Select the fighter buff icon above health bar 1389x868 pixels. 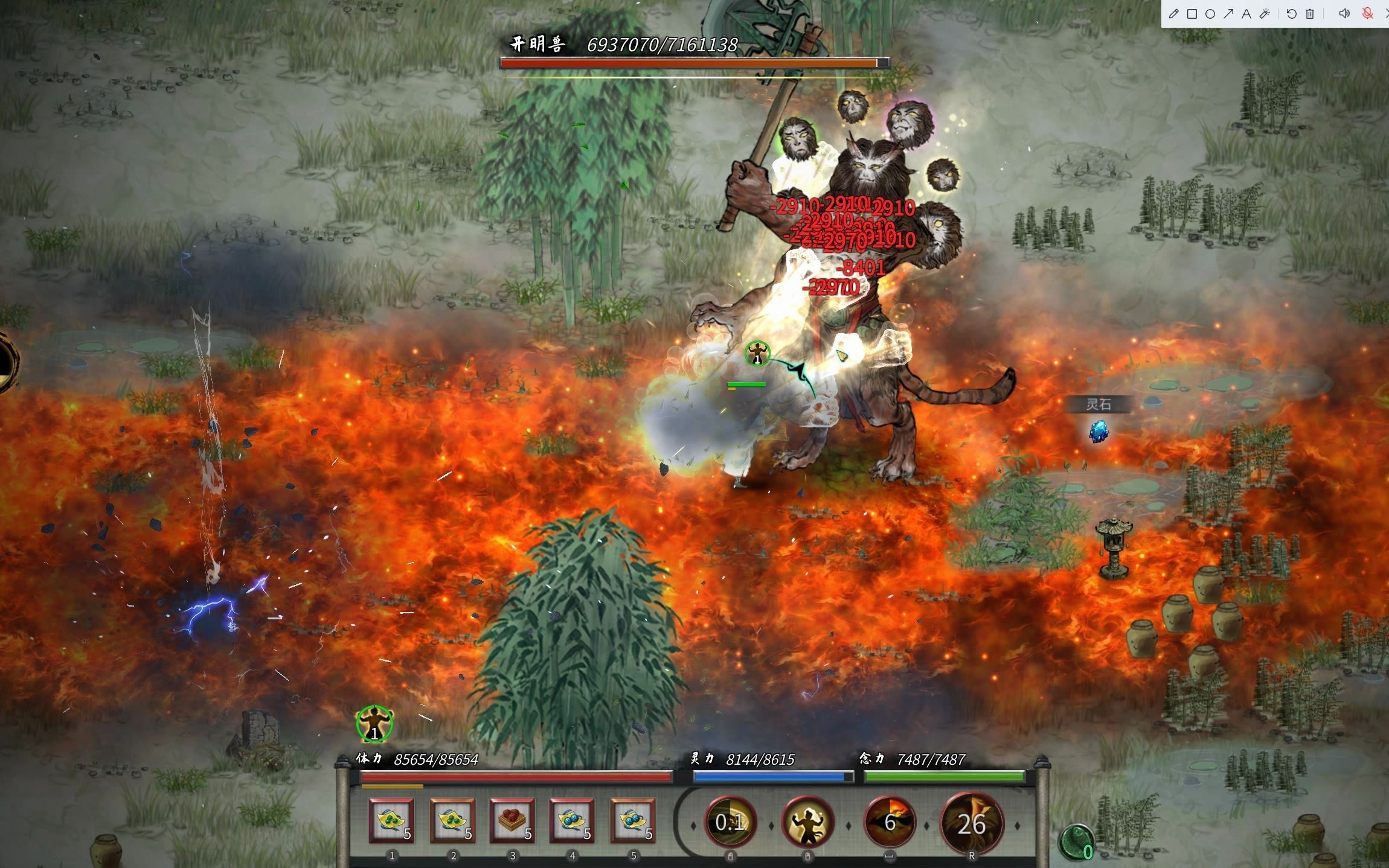click(374, 724)
